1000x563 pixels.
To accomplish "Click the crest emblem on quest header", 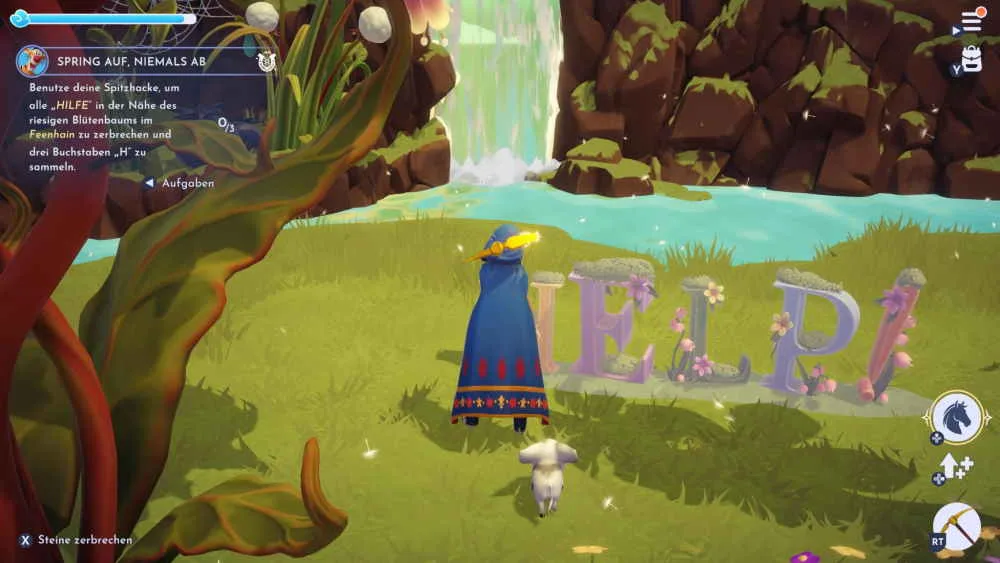I will pyautogui.click(x=265, y=61).
